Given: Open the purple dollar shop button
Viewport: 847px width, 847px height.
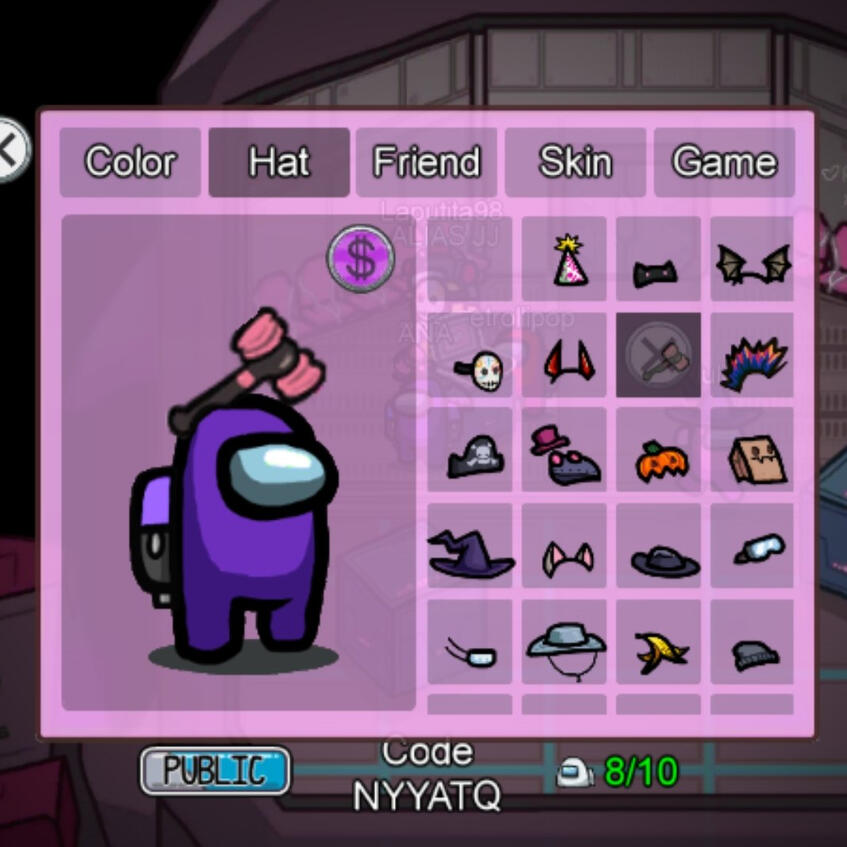Looking at the screenshot, I should click(x=361, y=258).
